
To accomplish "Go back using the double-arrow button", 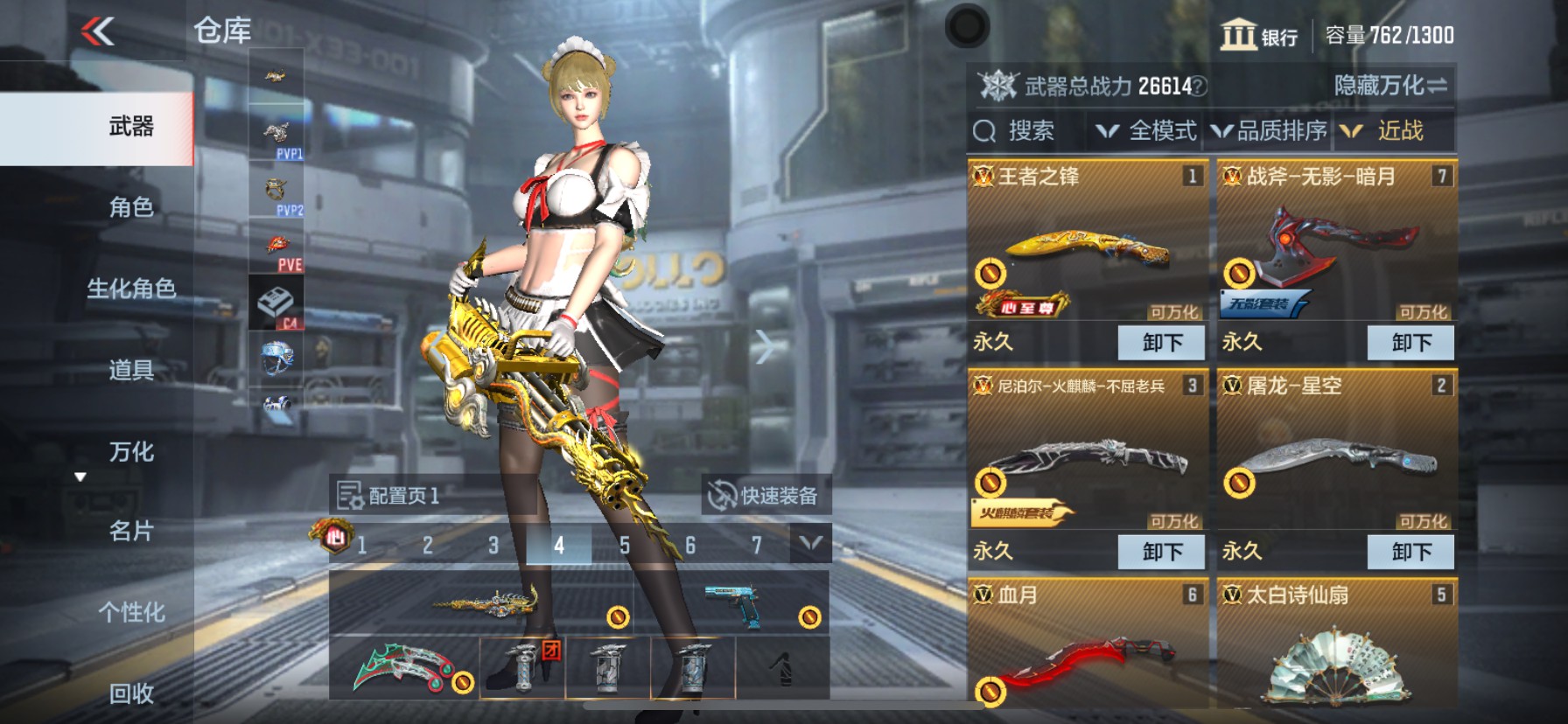I will (x=98, y=32).
